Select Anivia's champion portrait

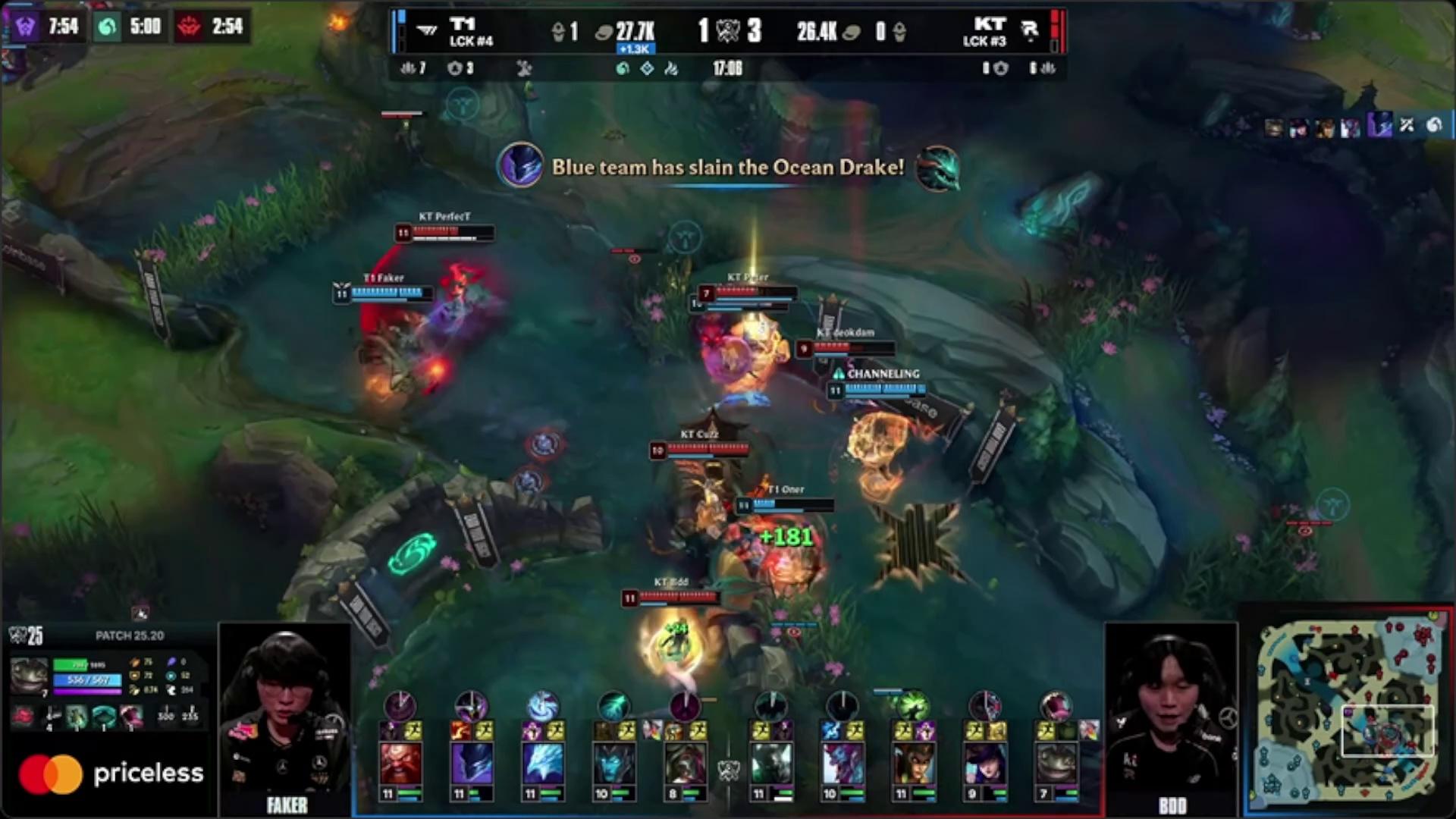click(x=542, y=763)
